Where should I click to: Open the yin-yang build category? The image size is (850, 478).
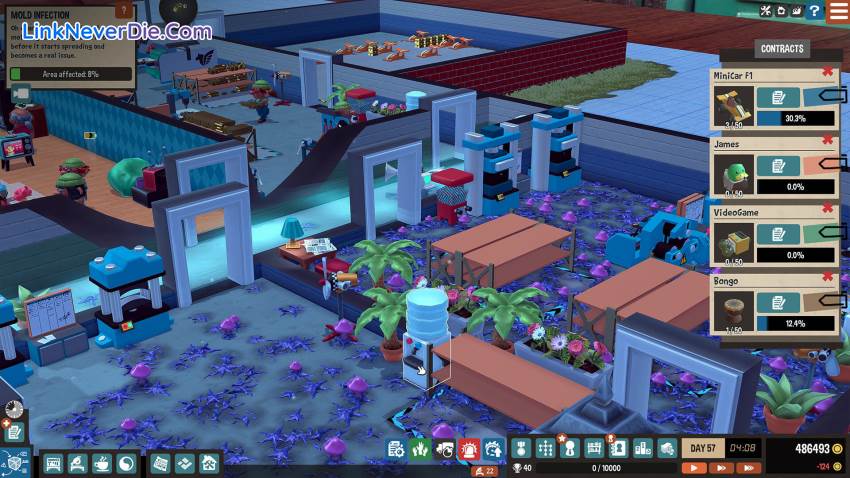(127, 463)
